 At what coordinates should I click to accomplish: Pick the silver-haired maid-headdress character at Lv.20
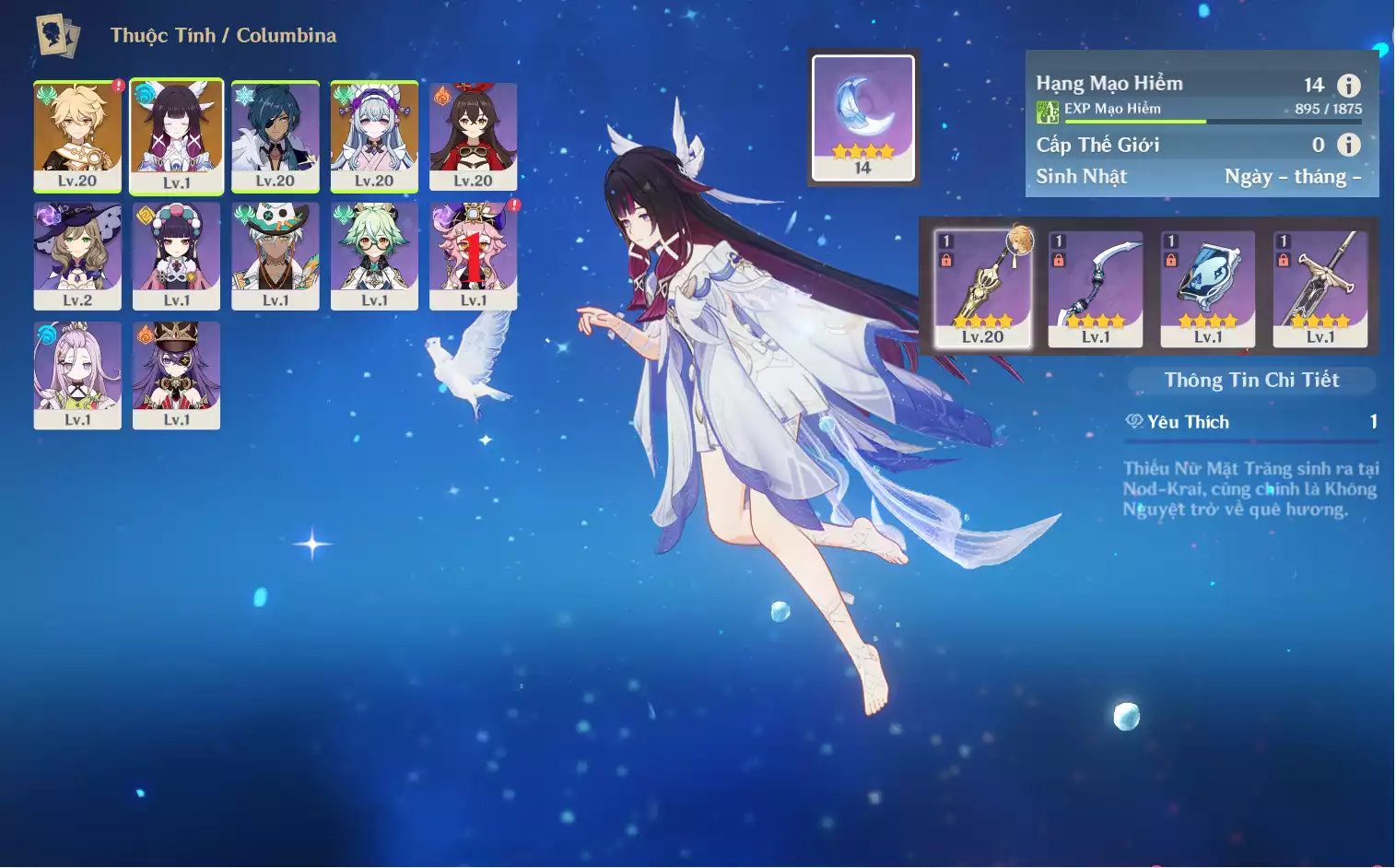pyautogui.click(x=374, y=135)
